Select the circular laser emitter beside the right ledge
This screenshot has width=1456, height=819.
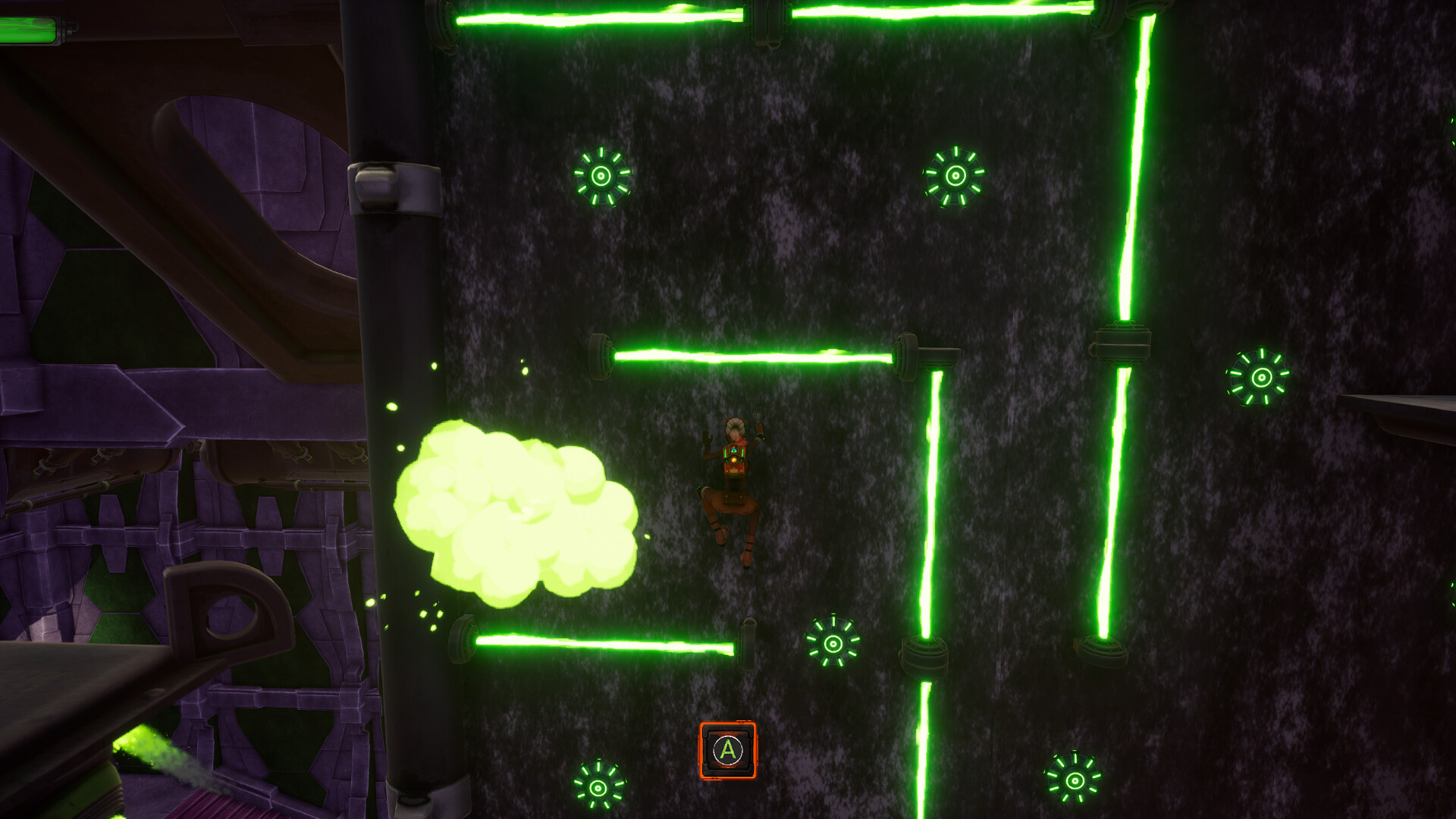click(1260, 376)
